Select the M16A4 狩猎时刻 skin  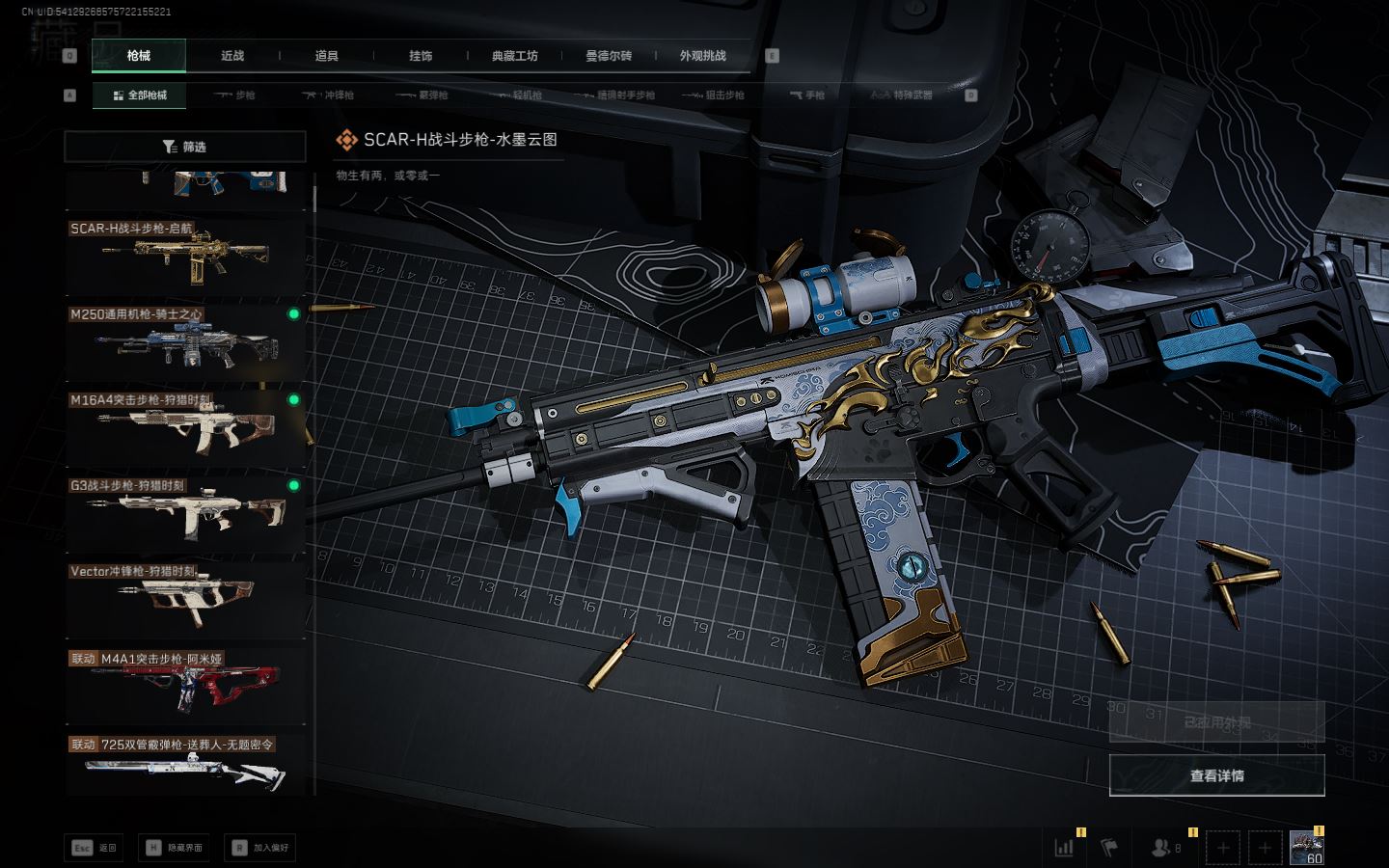click(185, 427)
